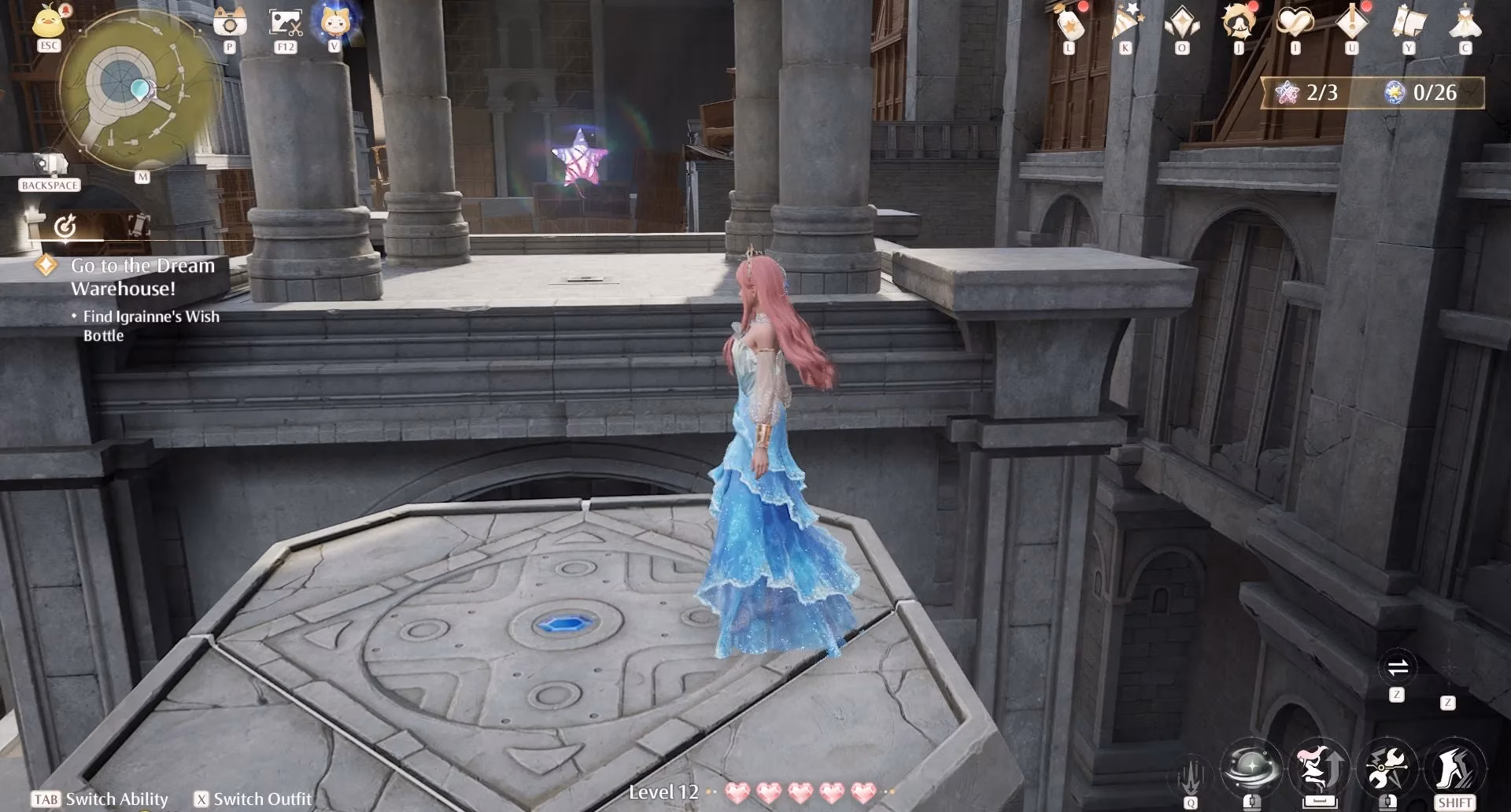Open the photo camera mode labeled P
Viewport: 1511px width, 812px height.
coord(228,22)
